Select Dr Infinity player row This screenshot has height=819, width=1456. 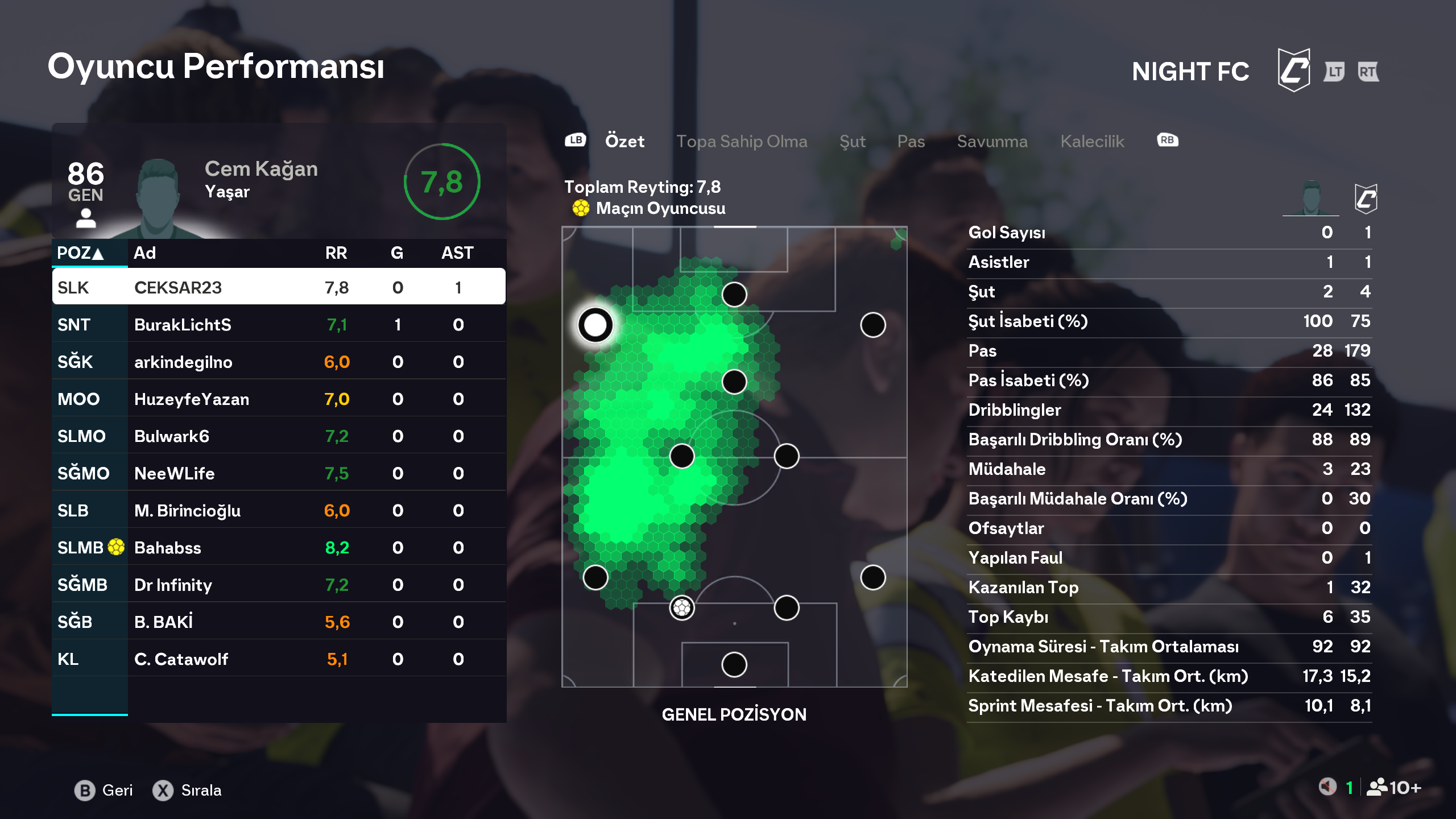coord(279,585)
